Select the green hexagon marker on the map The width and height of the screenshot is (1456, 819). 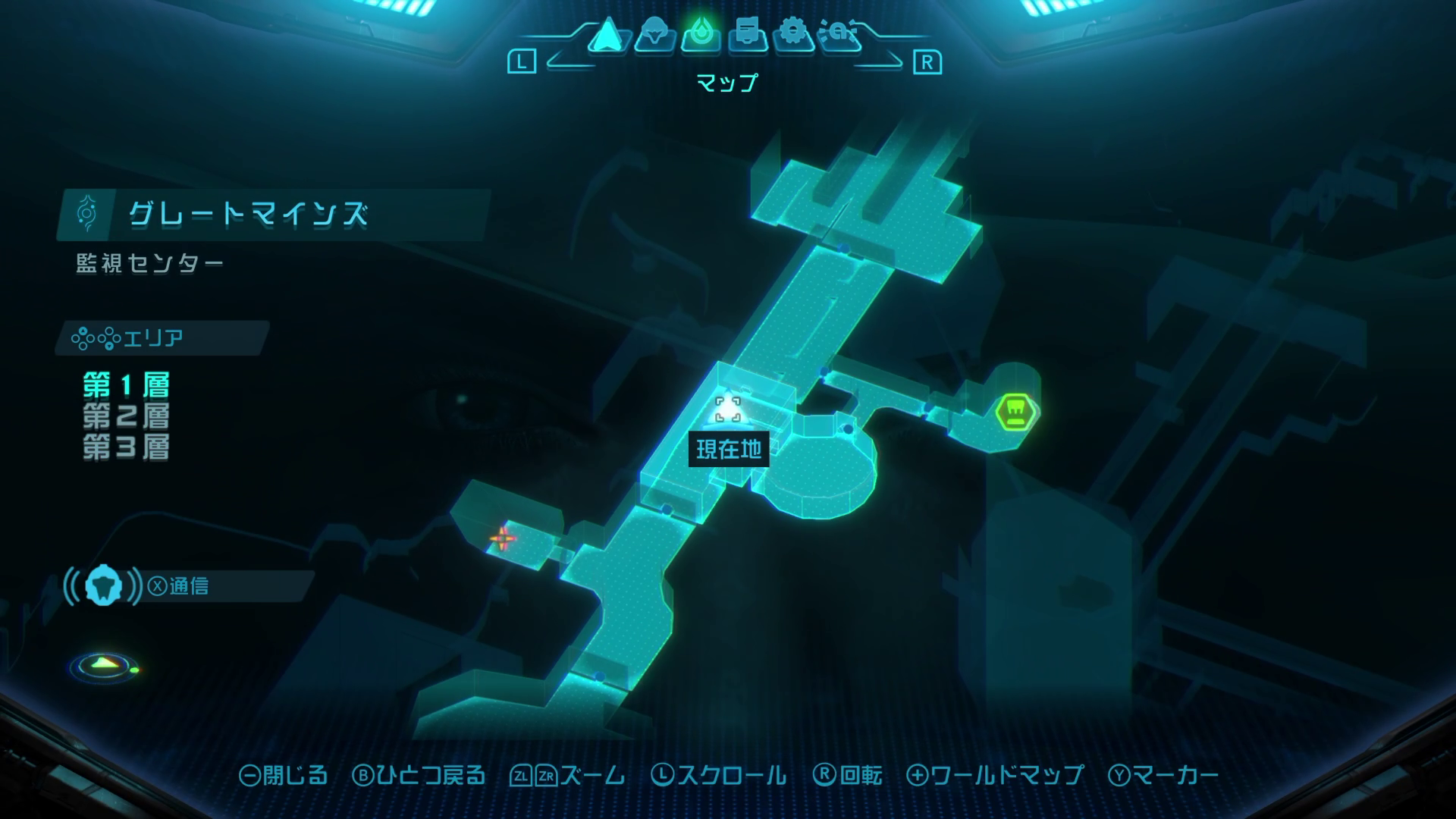1016,412
